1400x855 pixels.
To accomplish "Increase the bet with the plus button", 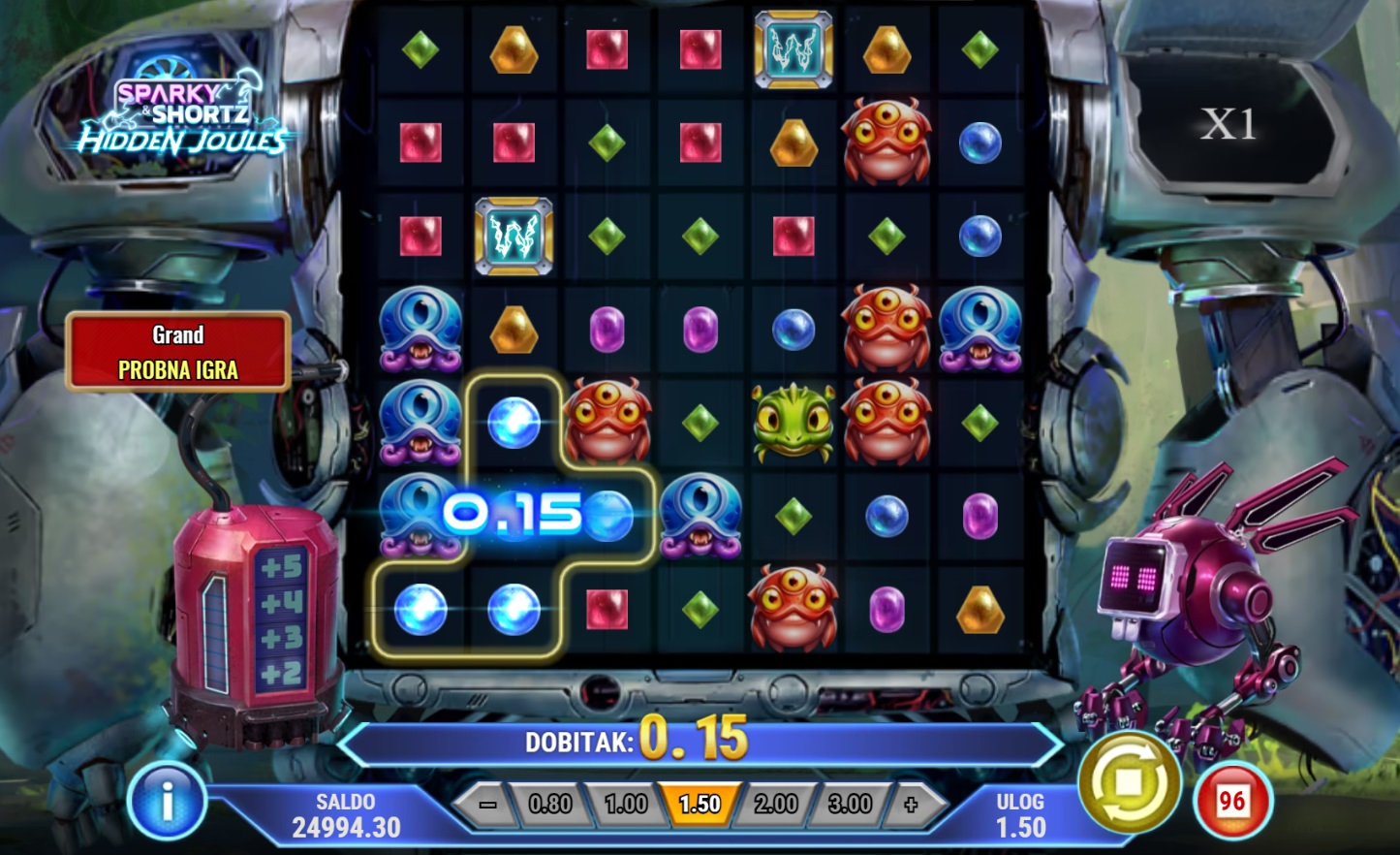I will tap(910, 805).
